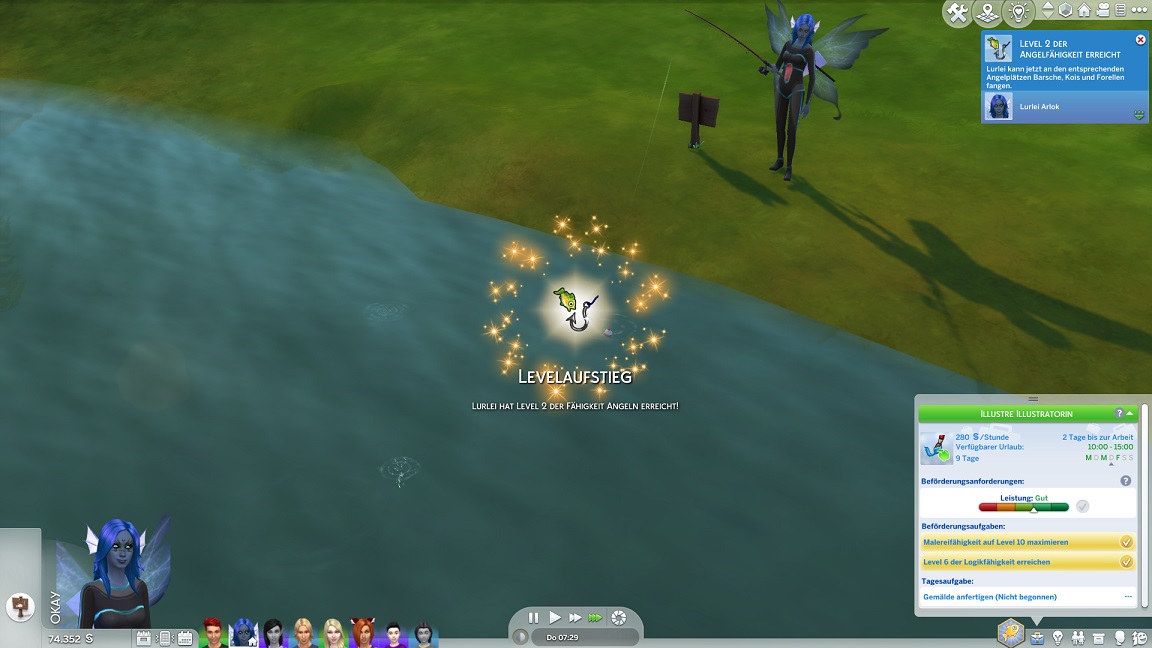Open camera controls with the video camera icon

click(x=1102, y=10)
